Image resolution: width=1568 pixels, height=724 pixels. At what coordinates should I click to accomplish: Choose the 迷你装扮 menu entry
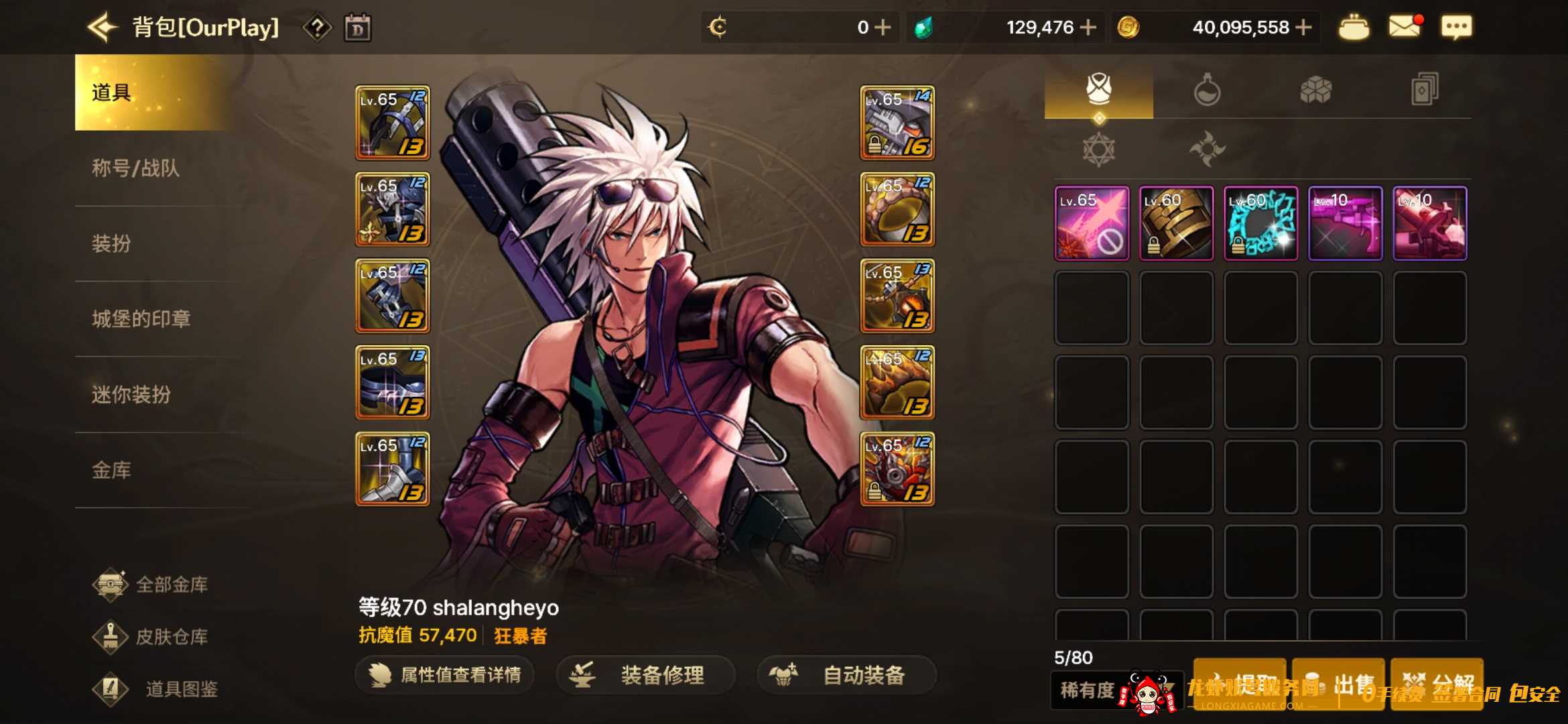coord(131,395)
